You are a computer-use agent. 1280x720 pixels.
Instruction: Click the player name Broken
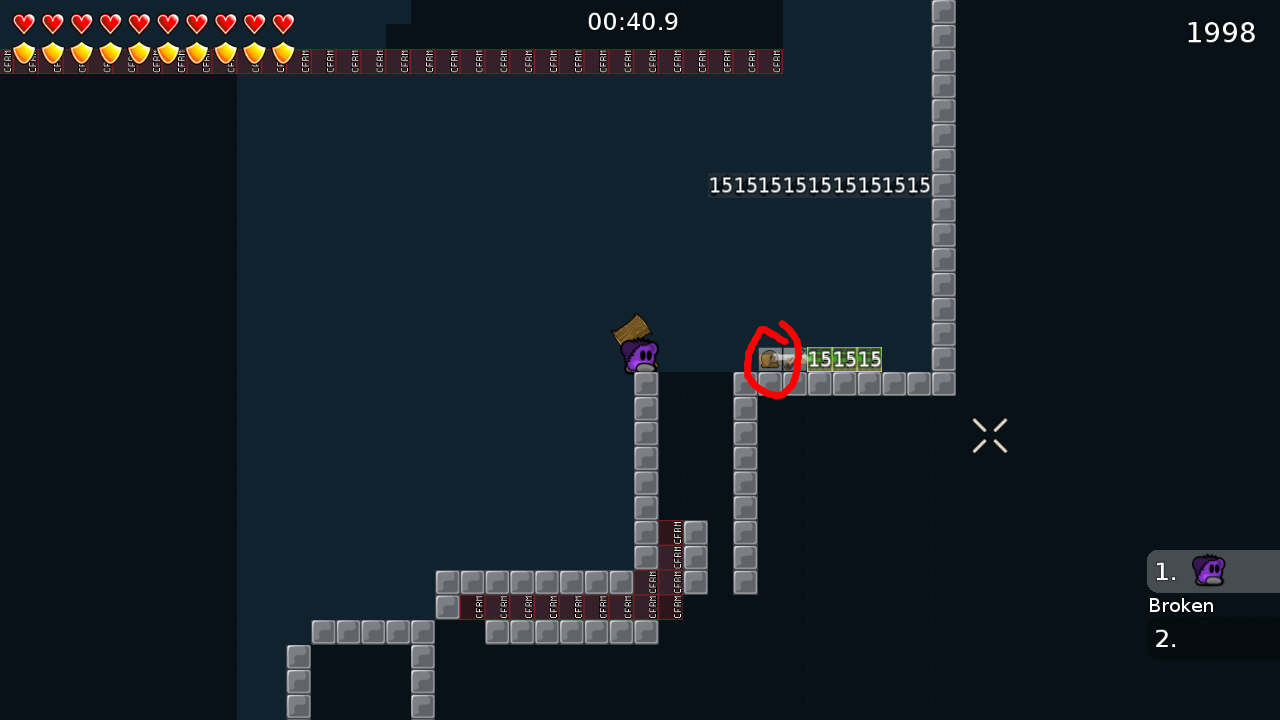pyautogui.click(x=1181, y=605)
